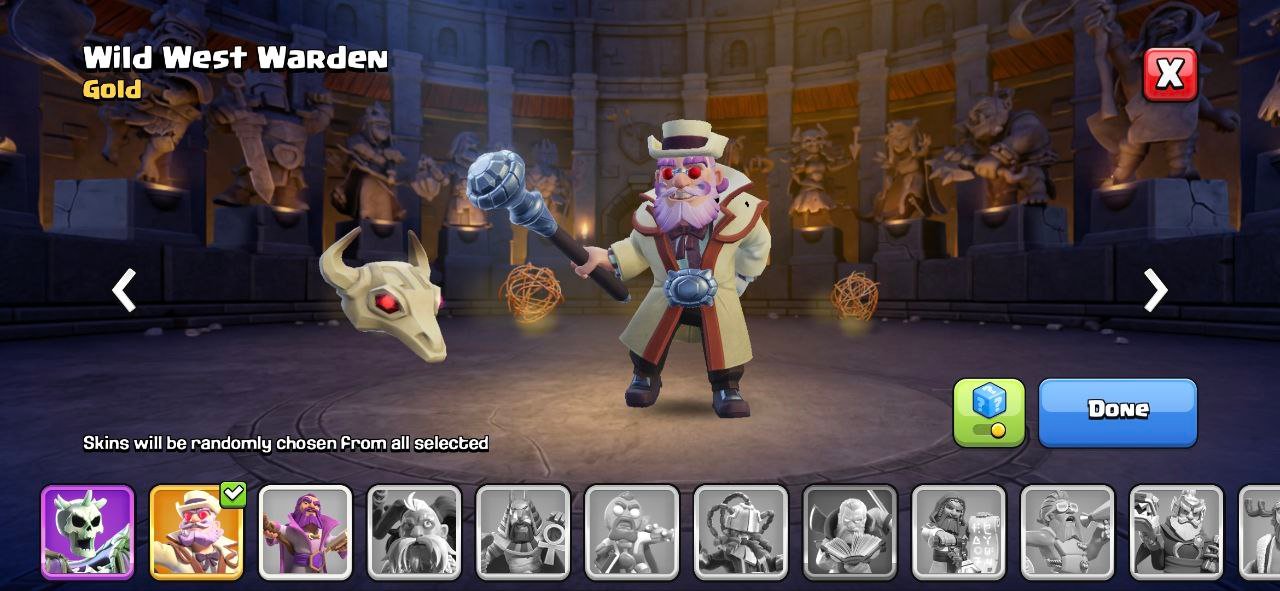The height and width of the screenshot is (591, 1280).
Task: Confirm selection with the Done button
Action: click(1117, 411)
